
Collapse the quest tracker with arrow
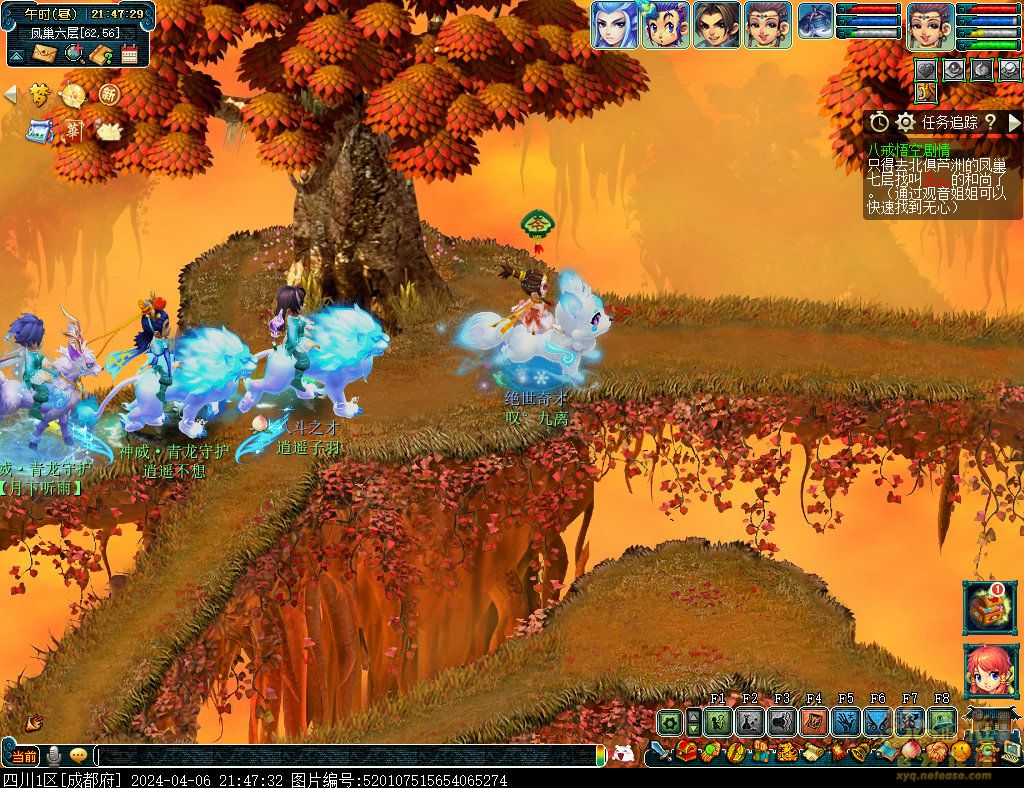[x=1014, y=122]
